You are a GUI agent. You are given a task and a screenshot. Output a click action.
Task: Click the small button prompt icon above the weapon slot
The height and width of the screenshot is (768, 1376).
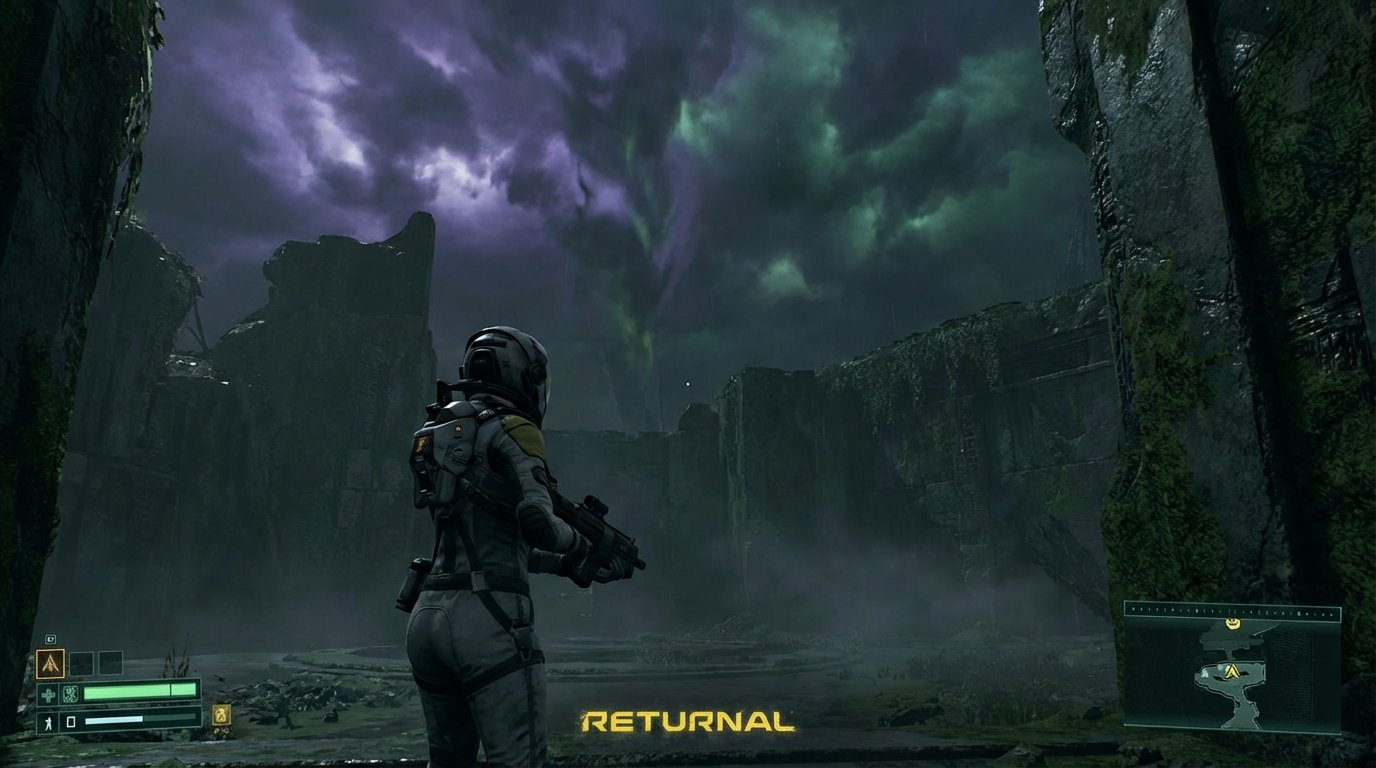51,638
